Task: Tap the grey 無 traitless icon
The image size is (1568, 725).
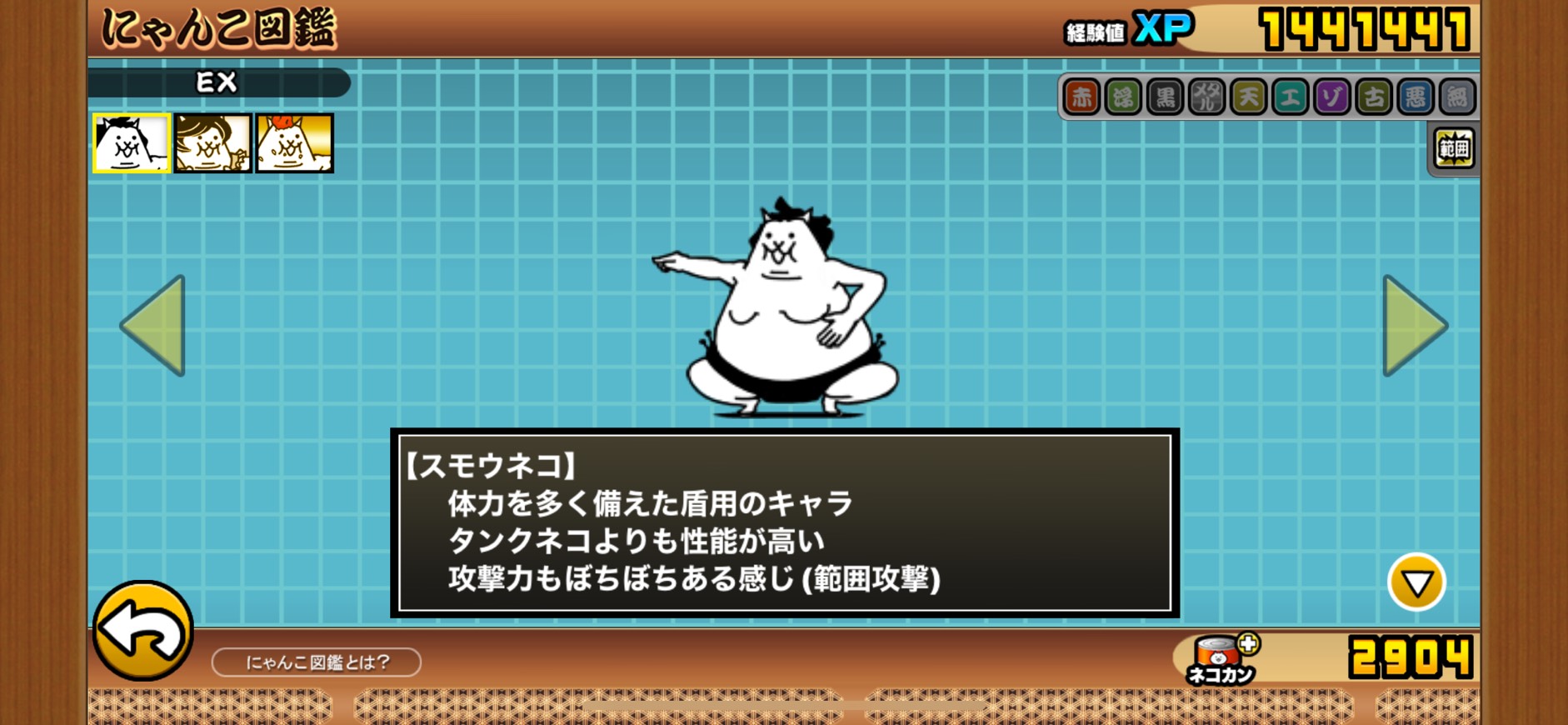Action: 1456,97
